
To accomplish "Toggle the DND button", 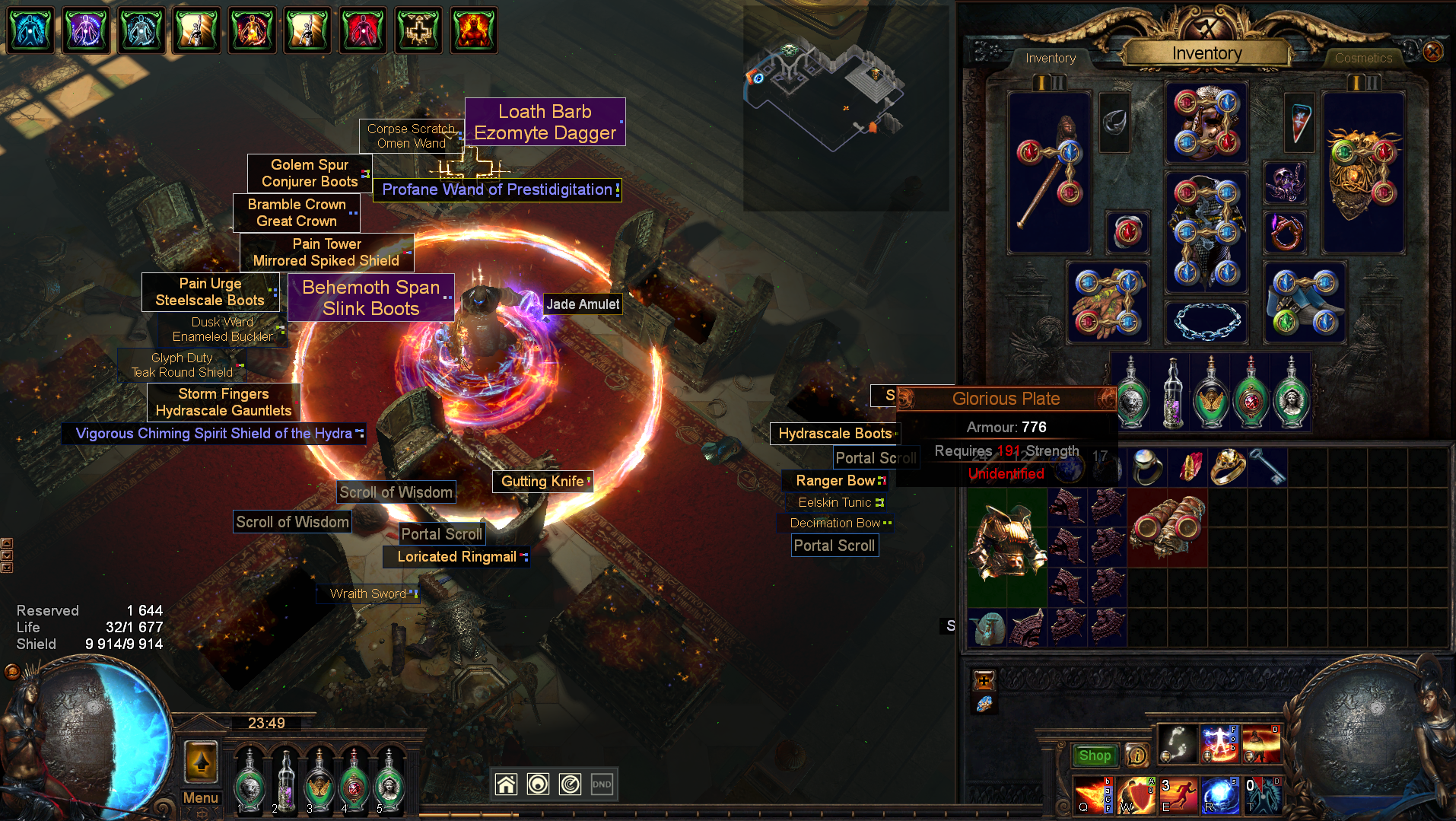I will click(x=602, y=784).
